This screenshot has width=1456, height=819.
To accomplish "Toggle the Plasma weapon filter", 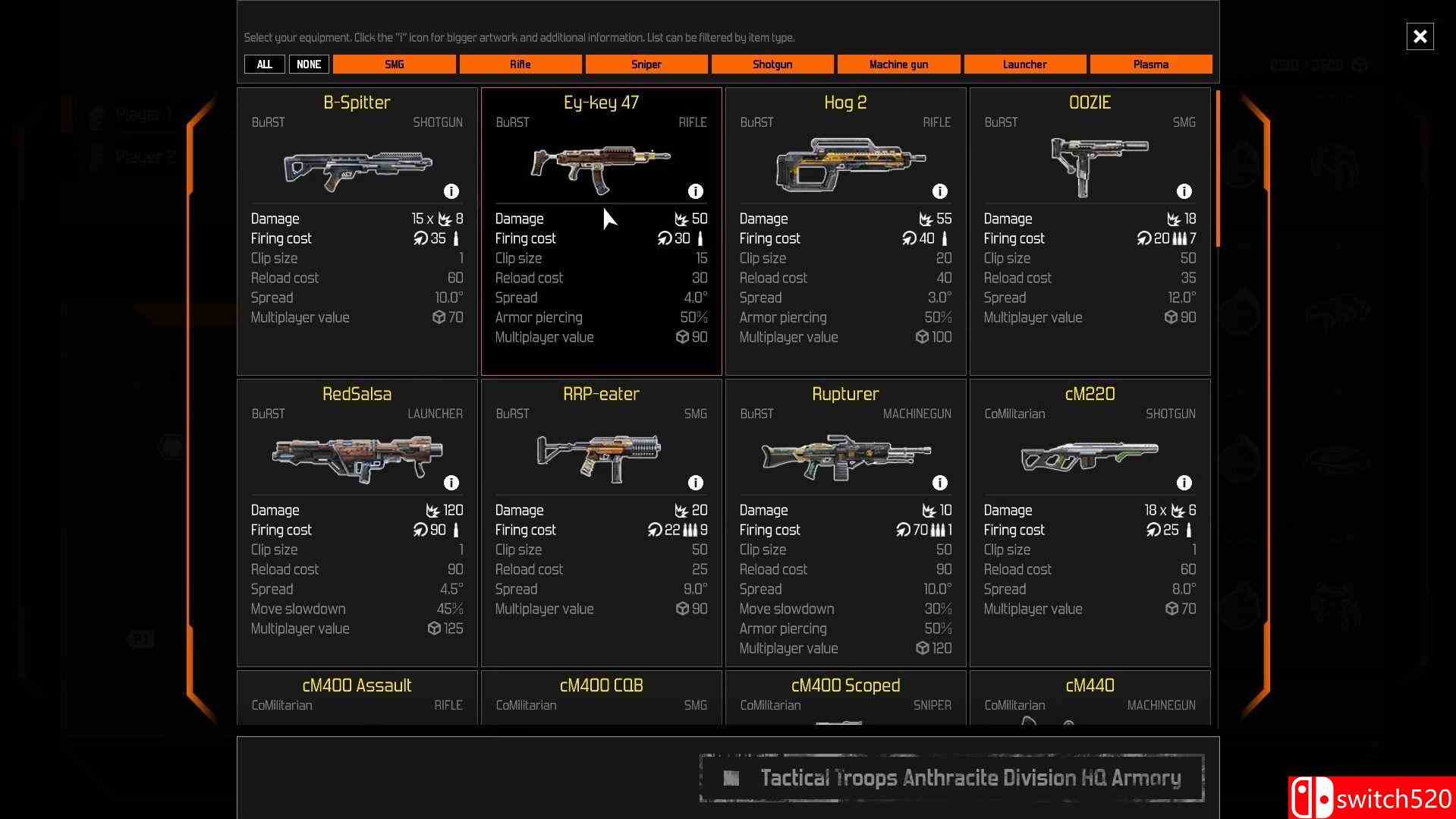I will pos(1150,65).
